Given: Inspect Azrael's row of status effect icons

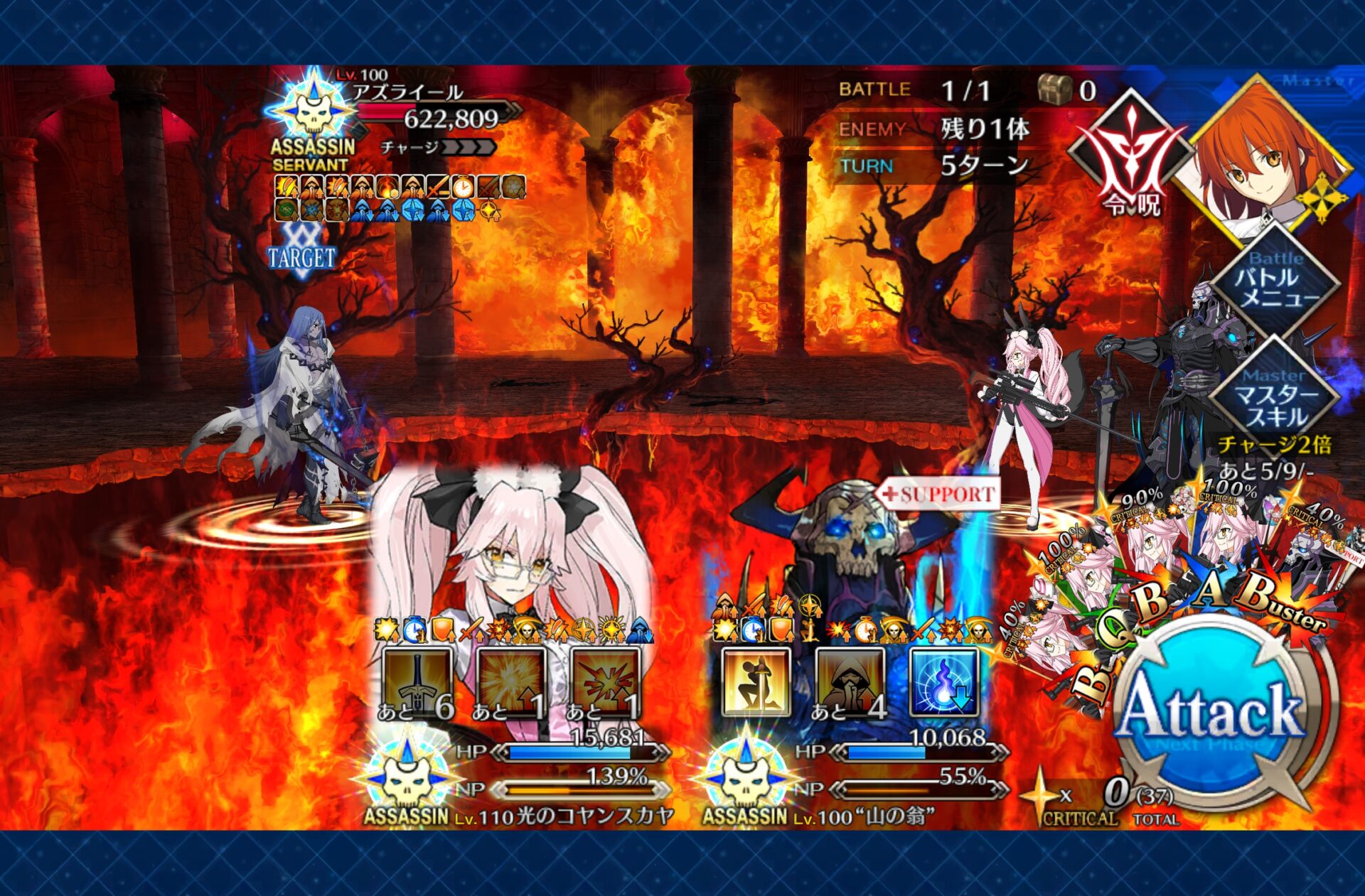Looking at the screenshot, I should point(398,198).
